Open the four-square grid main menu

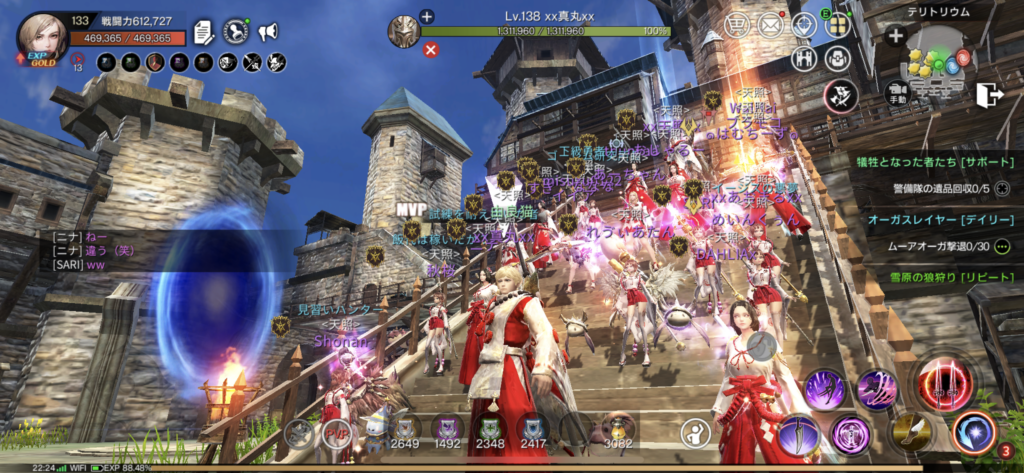coord(836,25)
